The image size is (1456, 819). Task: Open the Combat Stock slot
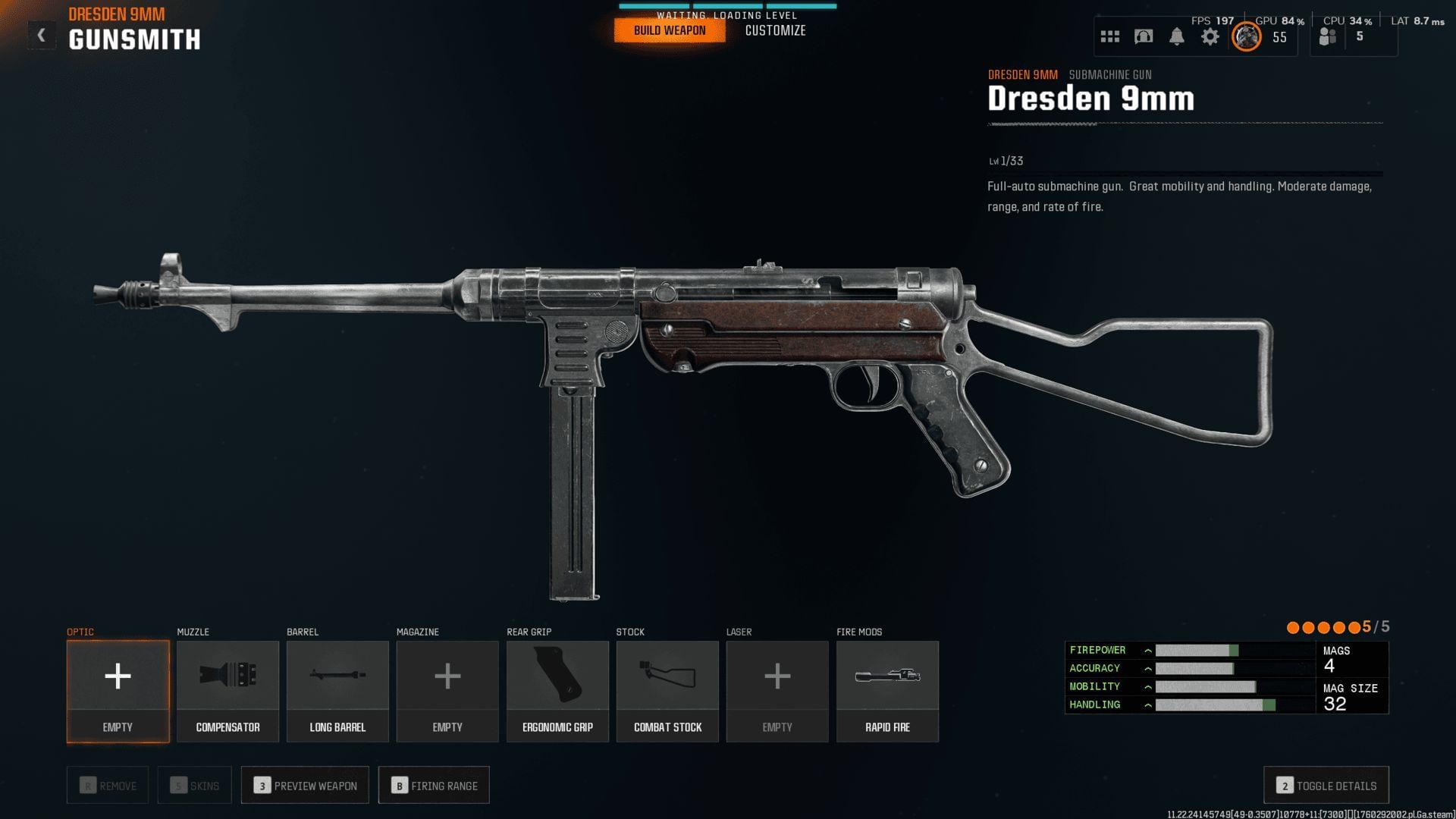tap(667, 691)
